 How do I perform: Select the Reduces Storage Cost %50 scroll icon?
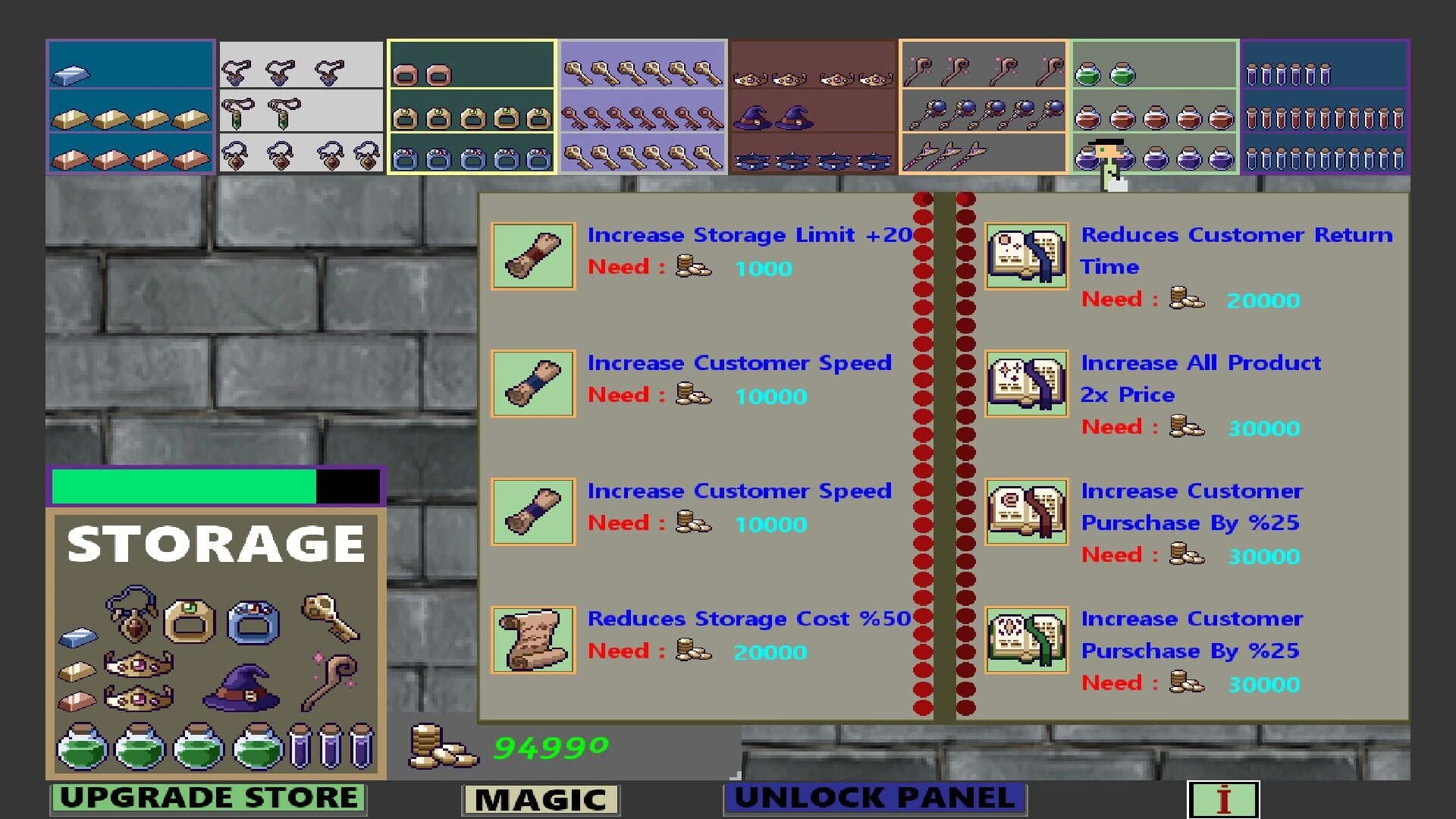coord(532,641)
